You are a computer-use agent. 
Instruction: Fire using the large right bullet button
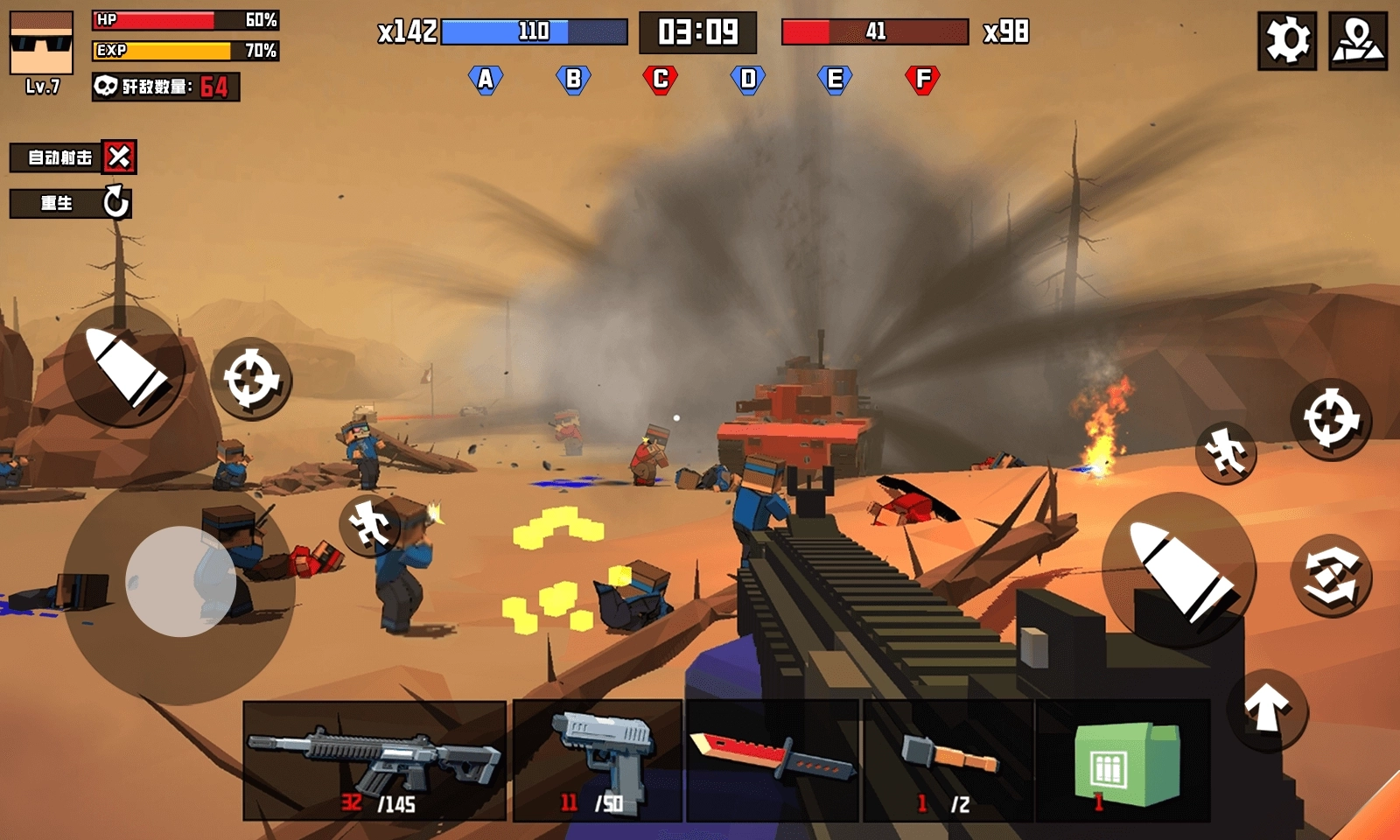(1179, 569)
